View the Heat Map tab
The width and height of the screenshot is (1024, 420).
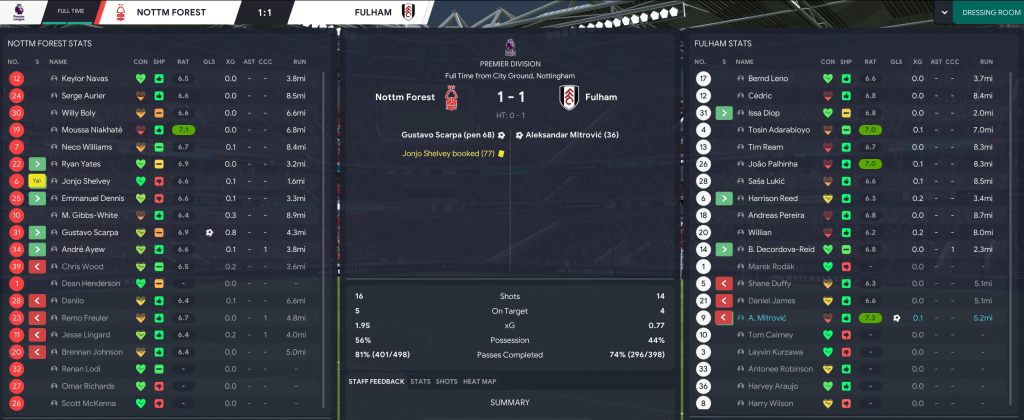(480, 381)
